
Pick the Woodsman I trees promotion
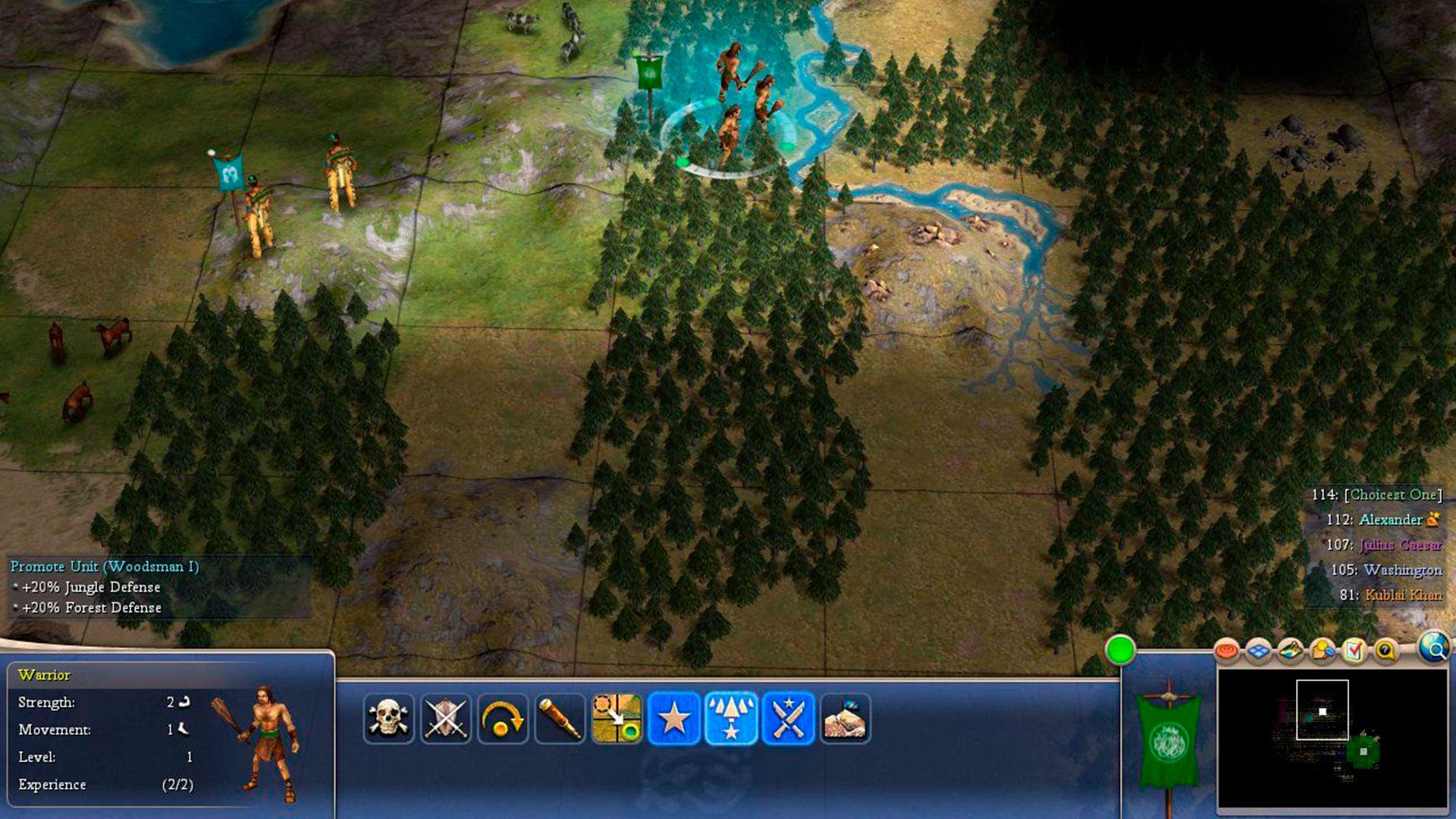tap(731, 718)
